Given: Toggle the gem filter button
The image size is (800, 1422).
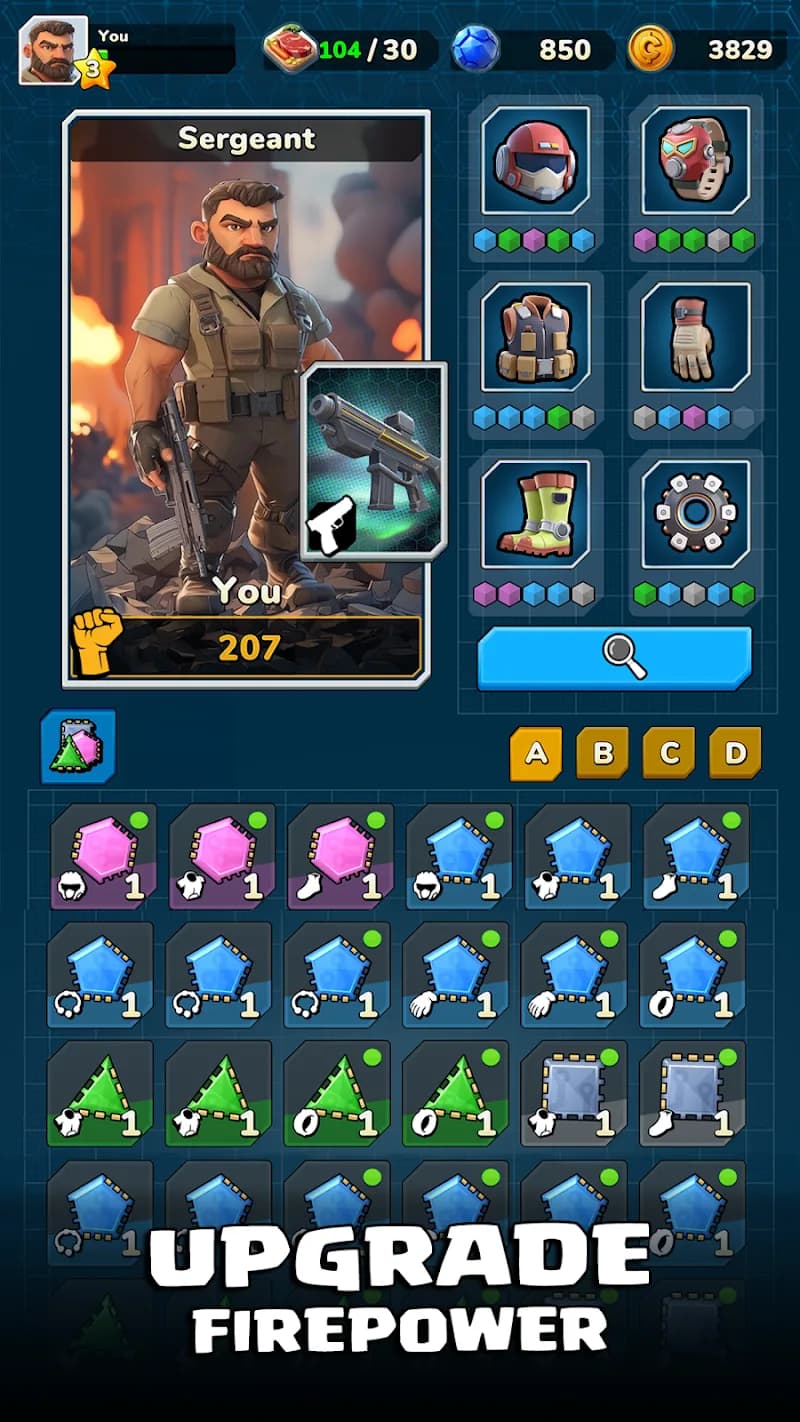Looking at the screenshot, I should [78, 746].
